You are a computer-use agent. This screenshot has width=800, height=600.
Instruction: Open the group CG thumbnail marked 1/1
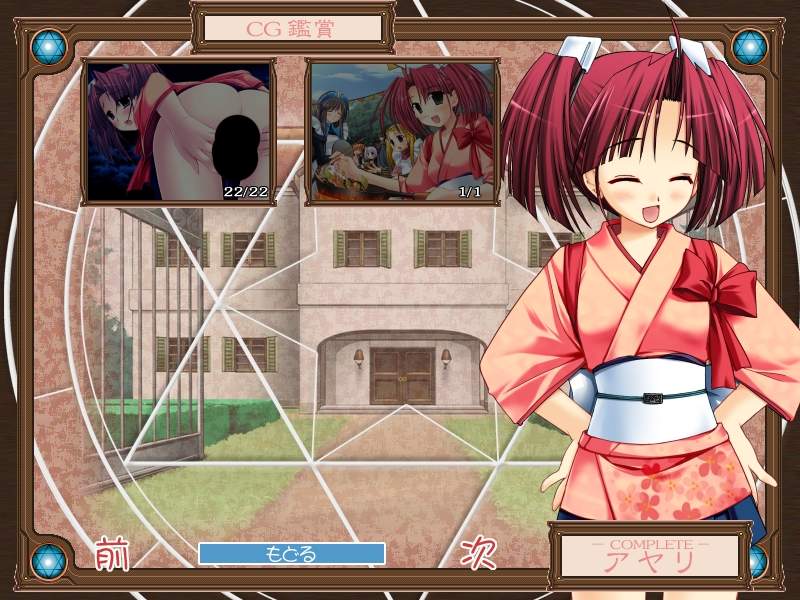pos(401,132)
